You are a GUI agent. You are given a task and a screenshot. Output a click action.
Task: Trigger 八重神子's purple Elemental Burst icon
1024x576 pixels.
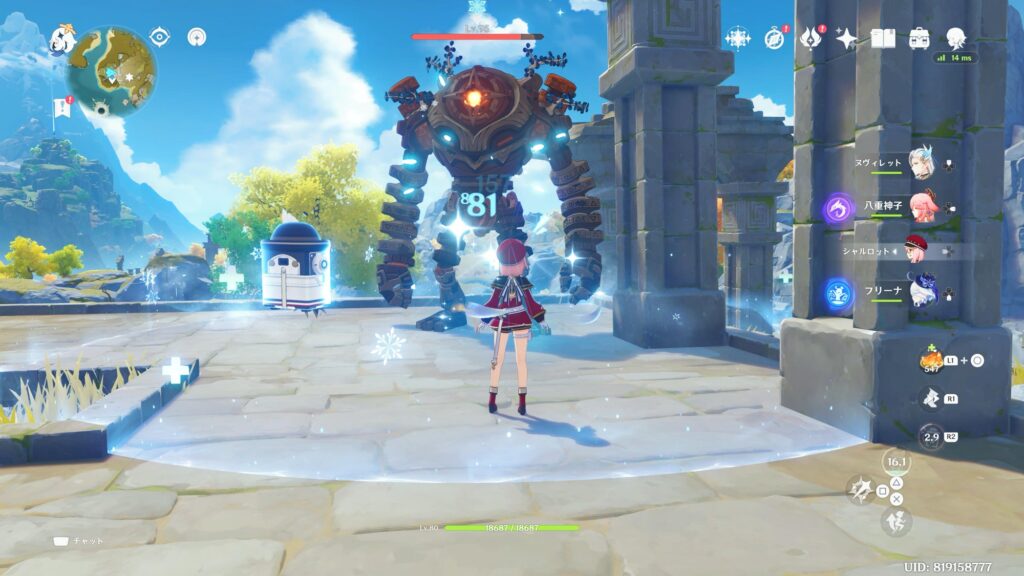click(x=837, y=209)
